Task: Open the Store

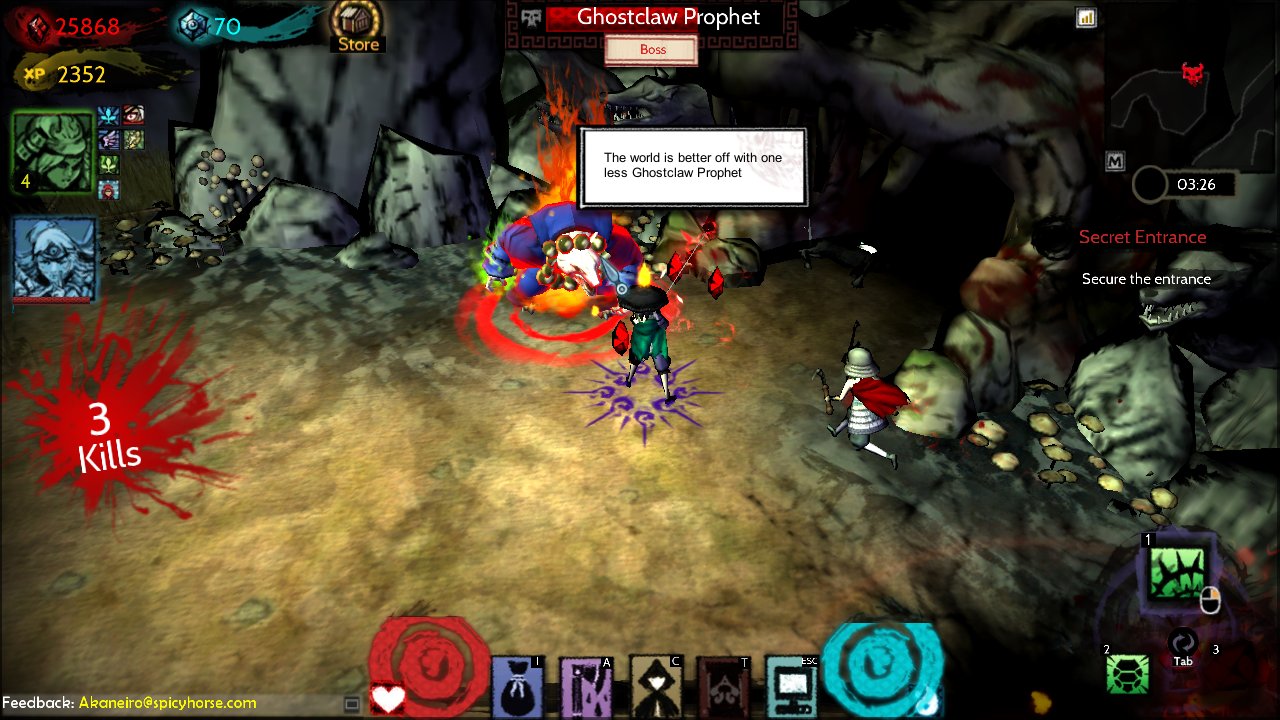Action: (357, 26)
